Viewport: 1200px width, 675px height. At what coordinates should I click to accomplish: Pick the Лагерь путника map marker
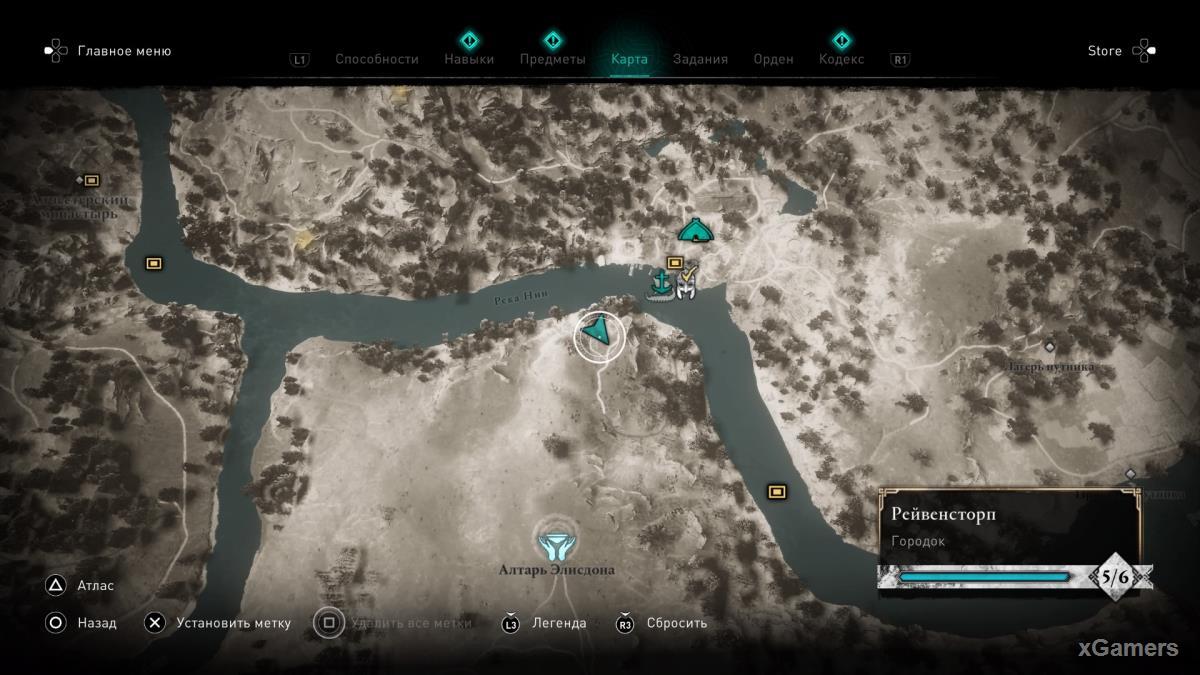coord(1049,346)
